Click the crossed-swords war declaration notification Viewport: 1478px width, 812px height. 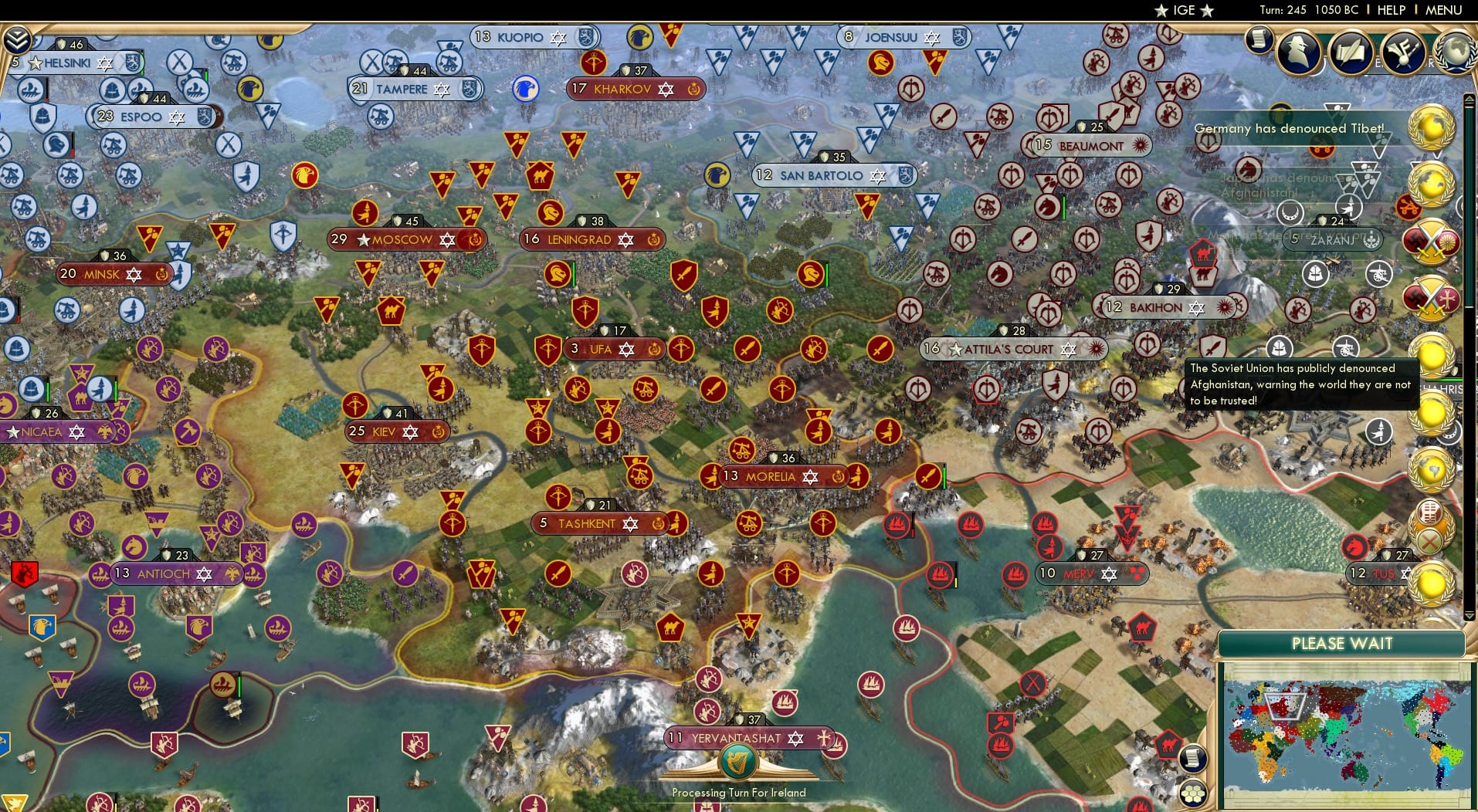(1434, 242)
